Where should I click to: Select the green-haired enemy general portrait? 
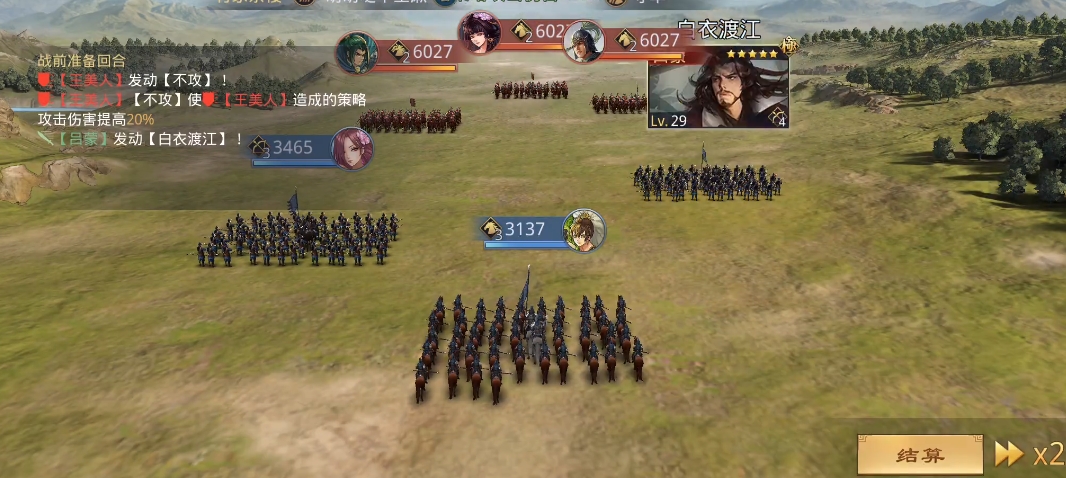click(x=356, y=52)
